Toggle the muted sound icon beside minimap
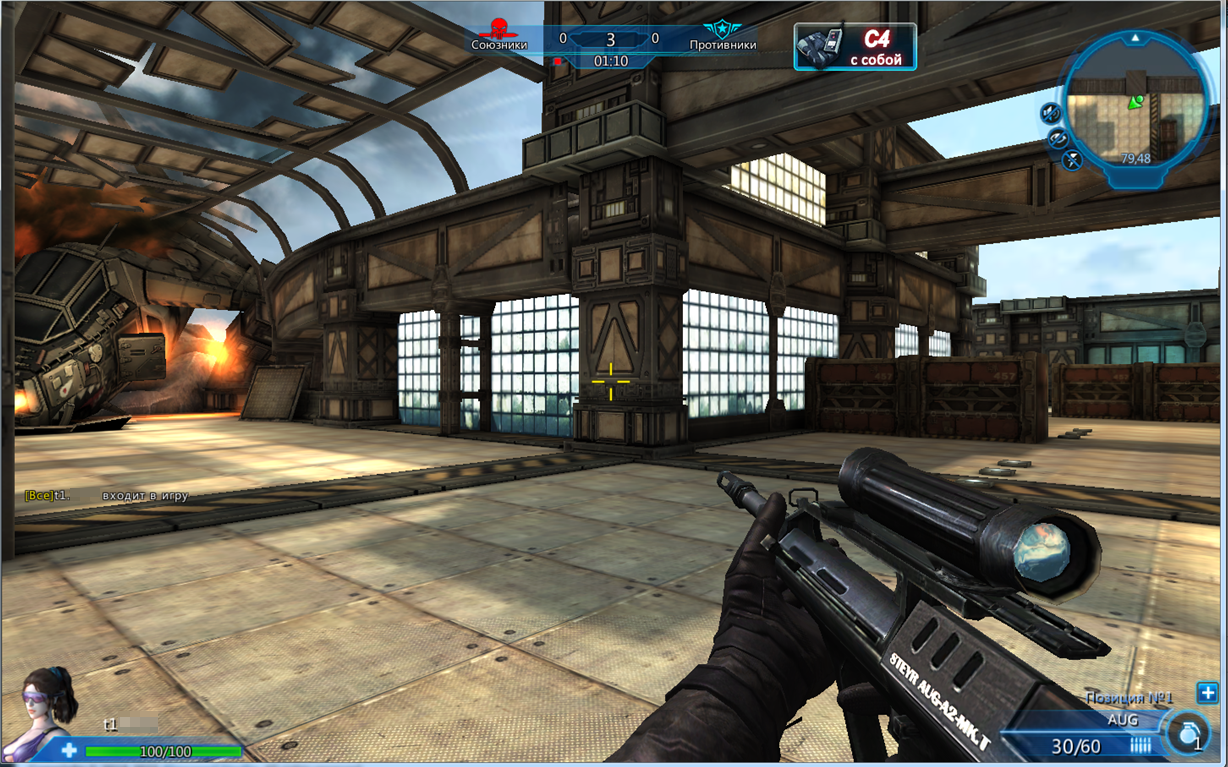Image resolution: width=1228 pixels, height=767 pixels. 1050,112
